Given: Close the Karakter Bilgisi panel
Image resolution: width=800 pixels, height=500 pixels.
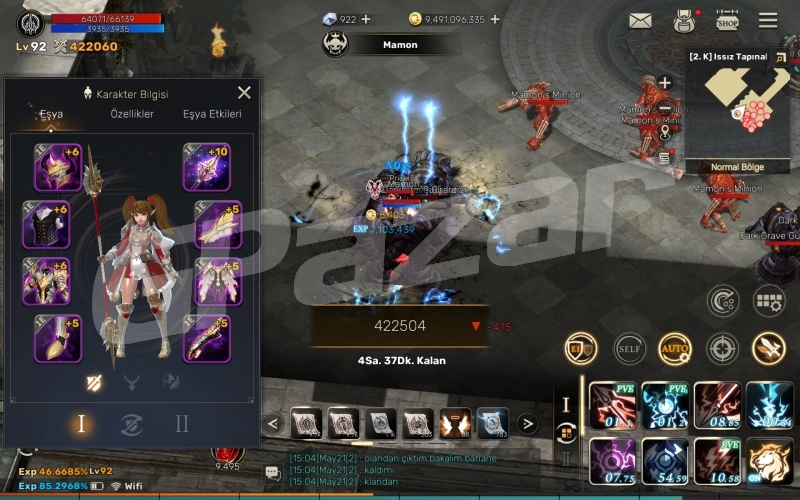Looking at the screenshot, I should tap(244, 93).
